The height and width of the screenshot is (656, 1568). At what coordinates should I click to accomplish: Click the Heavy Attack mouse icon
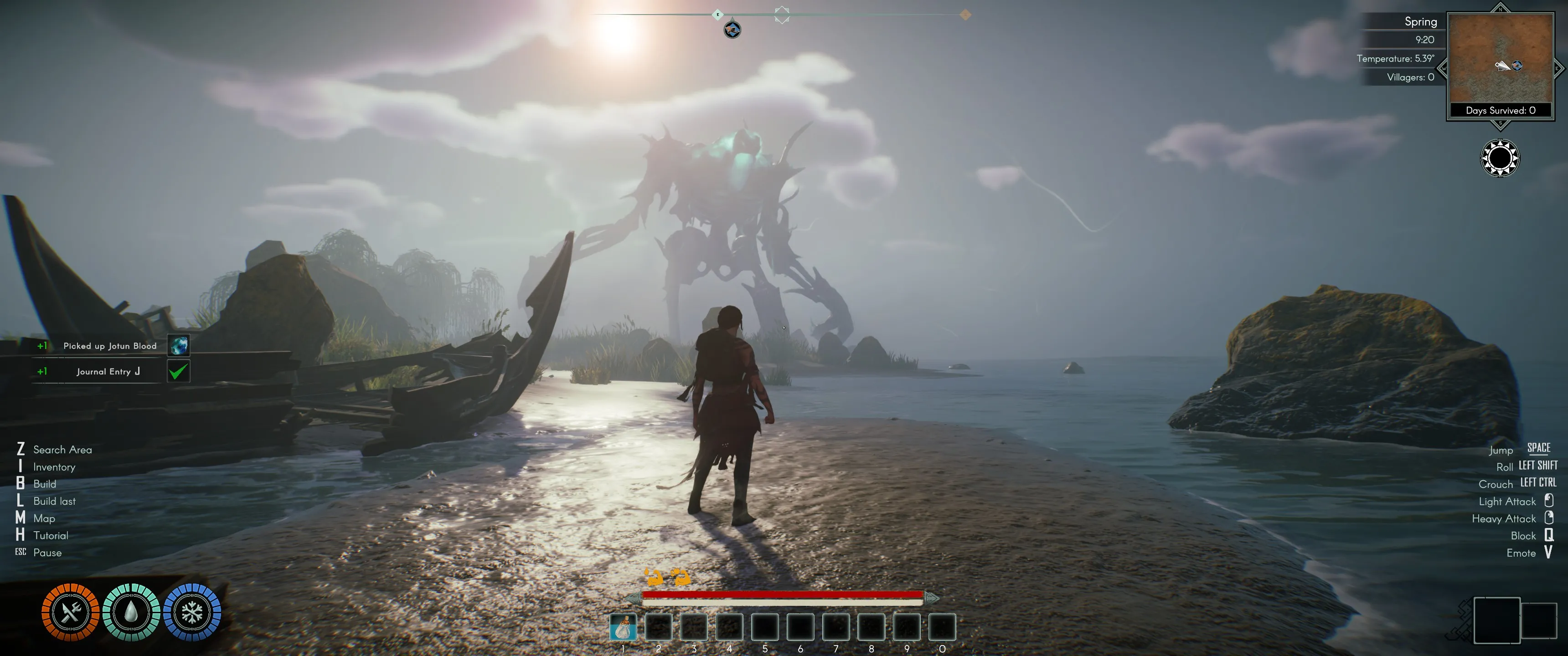1548,518
